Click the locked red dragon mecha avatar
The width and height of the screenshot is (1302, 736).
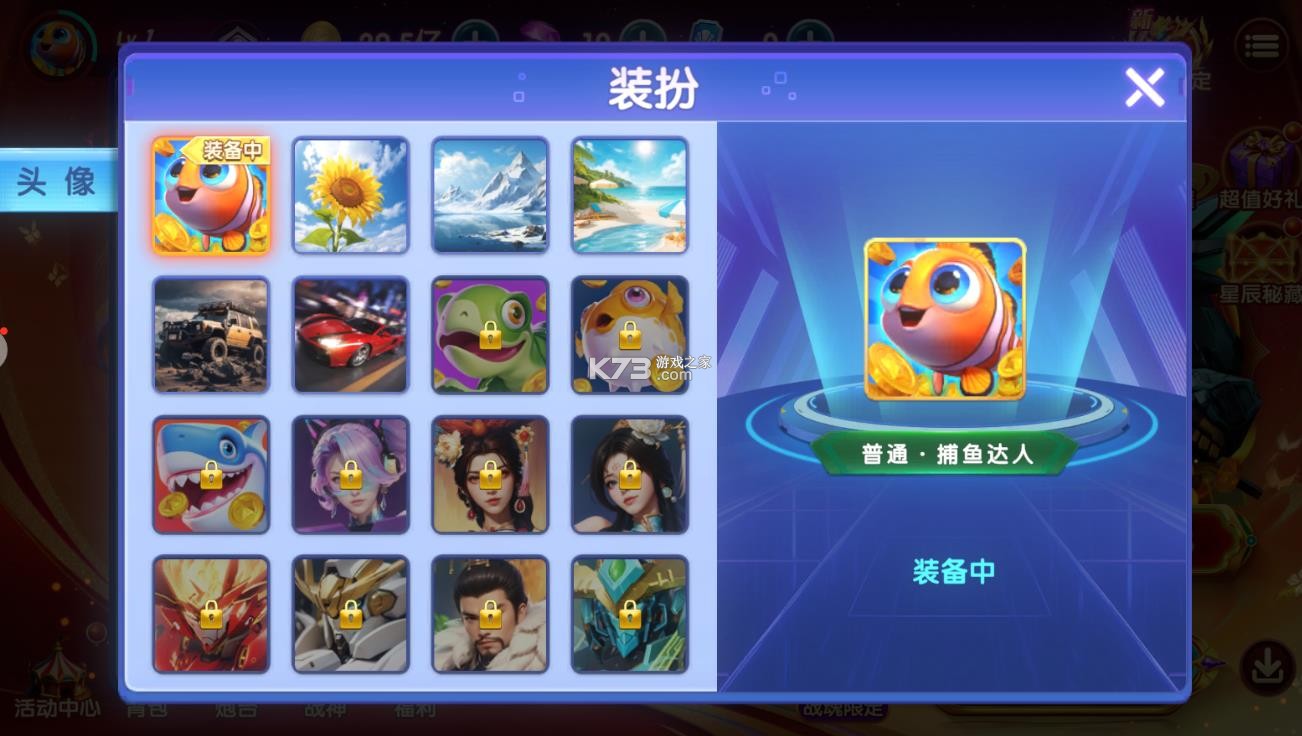(210, 612)
